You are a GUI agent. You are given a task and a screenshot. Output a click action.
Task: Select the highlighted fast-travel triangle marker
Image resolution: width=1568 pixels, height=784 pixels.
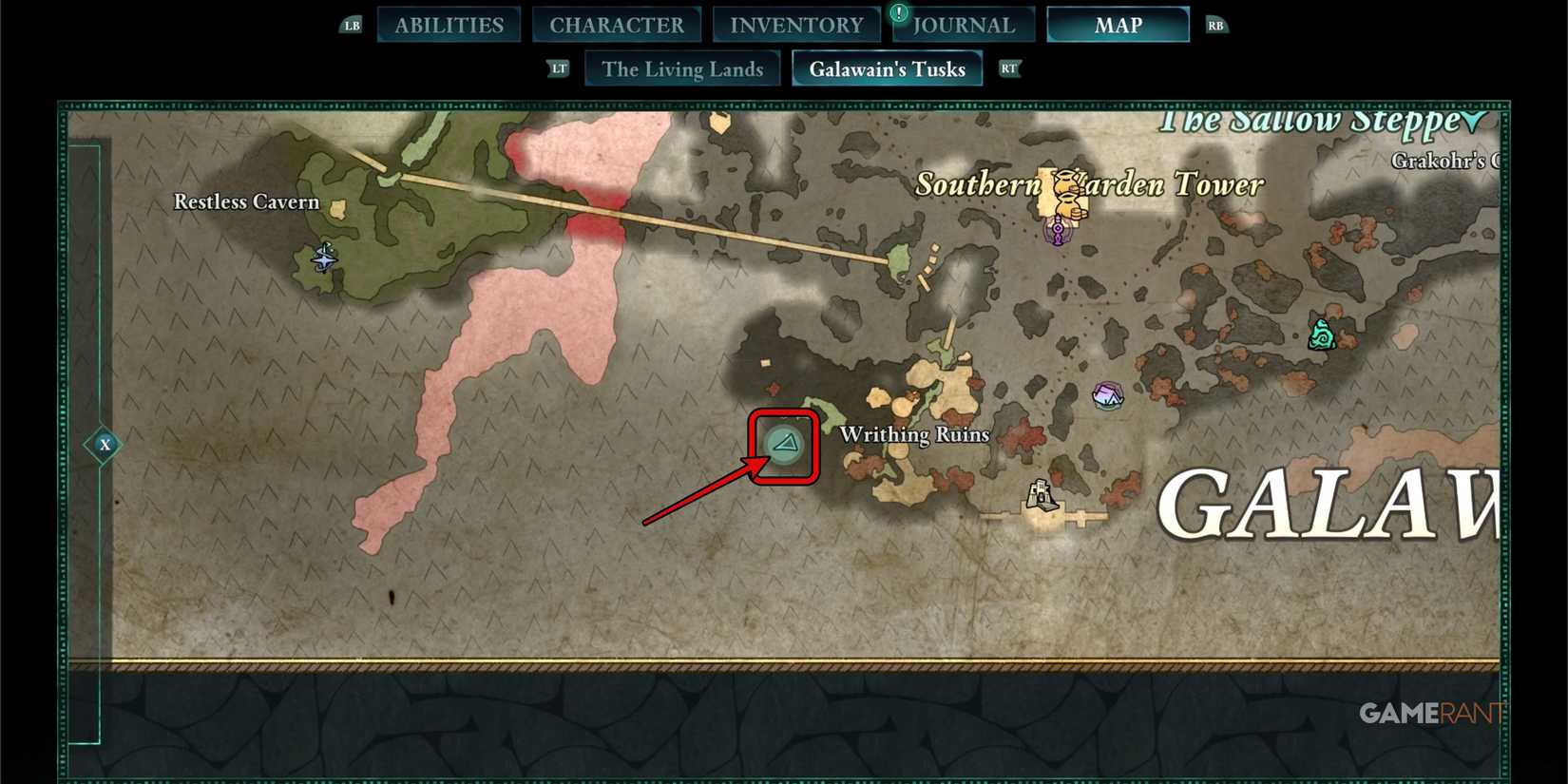pos(785,445)
